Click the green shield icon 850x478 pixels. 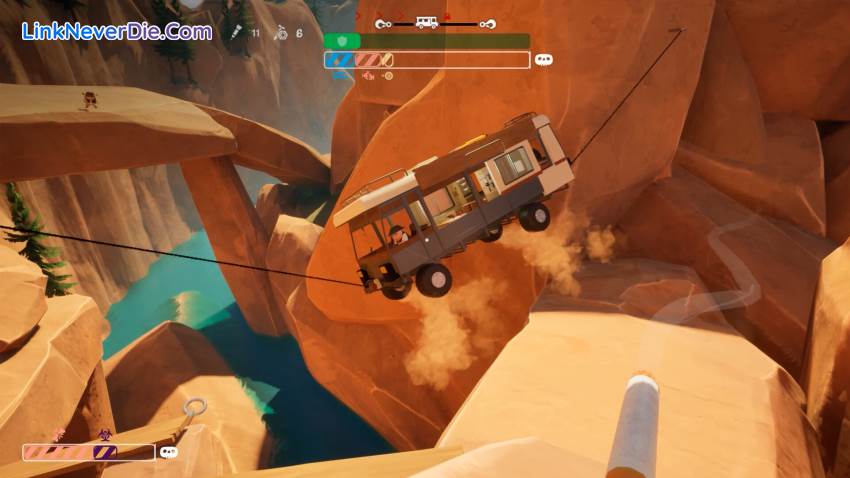pyautogui.click(x=341, y=41)
